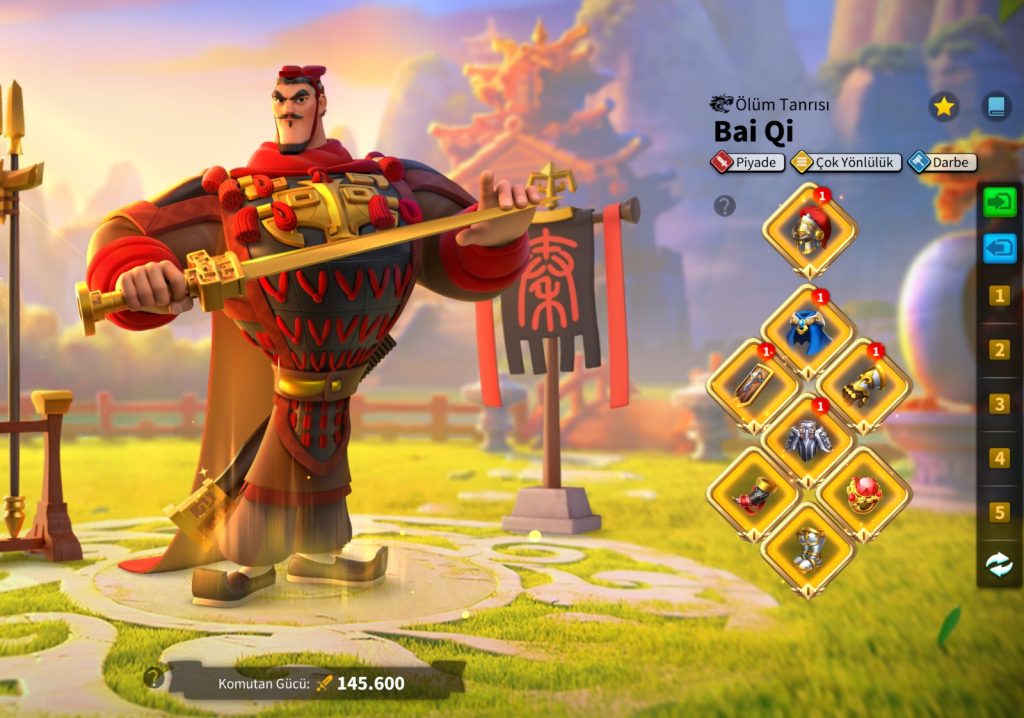This screenshot has width=1024, height=718.
Task: Select the Darbe talent tag
Action: [943, 162]
